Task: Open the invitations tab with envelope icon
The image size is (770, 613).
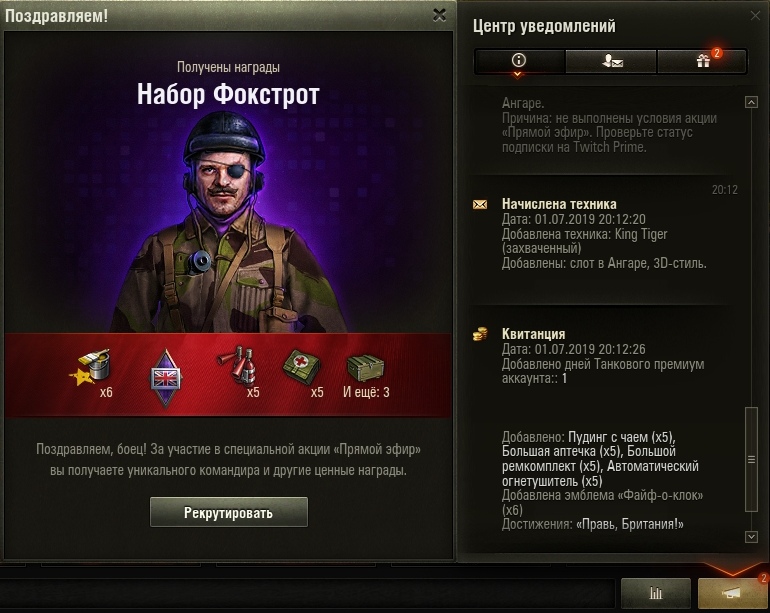Action: point(610,61)
